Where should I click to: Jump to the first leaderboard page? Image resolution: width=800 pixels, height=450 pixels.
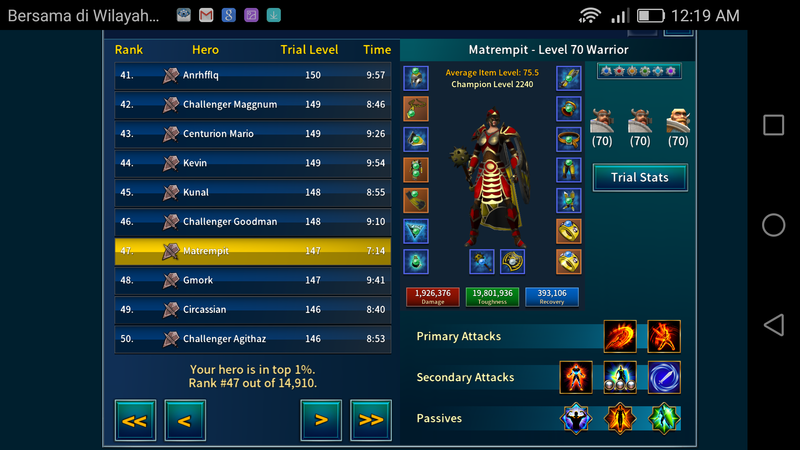tap(135, 420)
